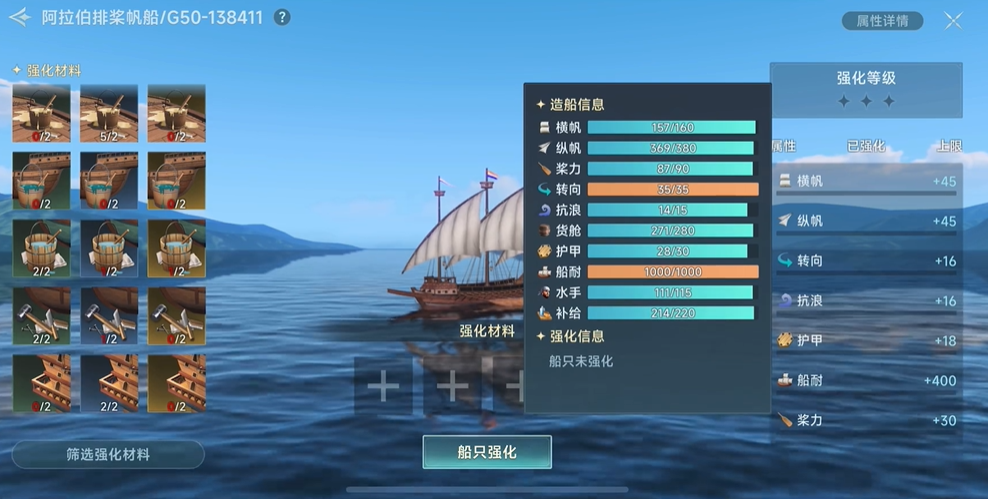Go back using the arrow beside the ship name
This screenshot has height=499, width=988.
(x=19, y=17)
